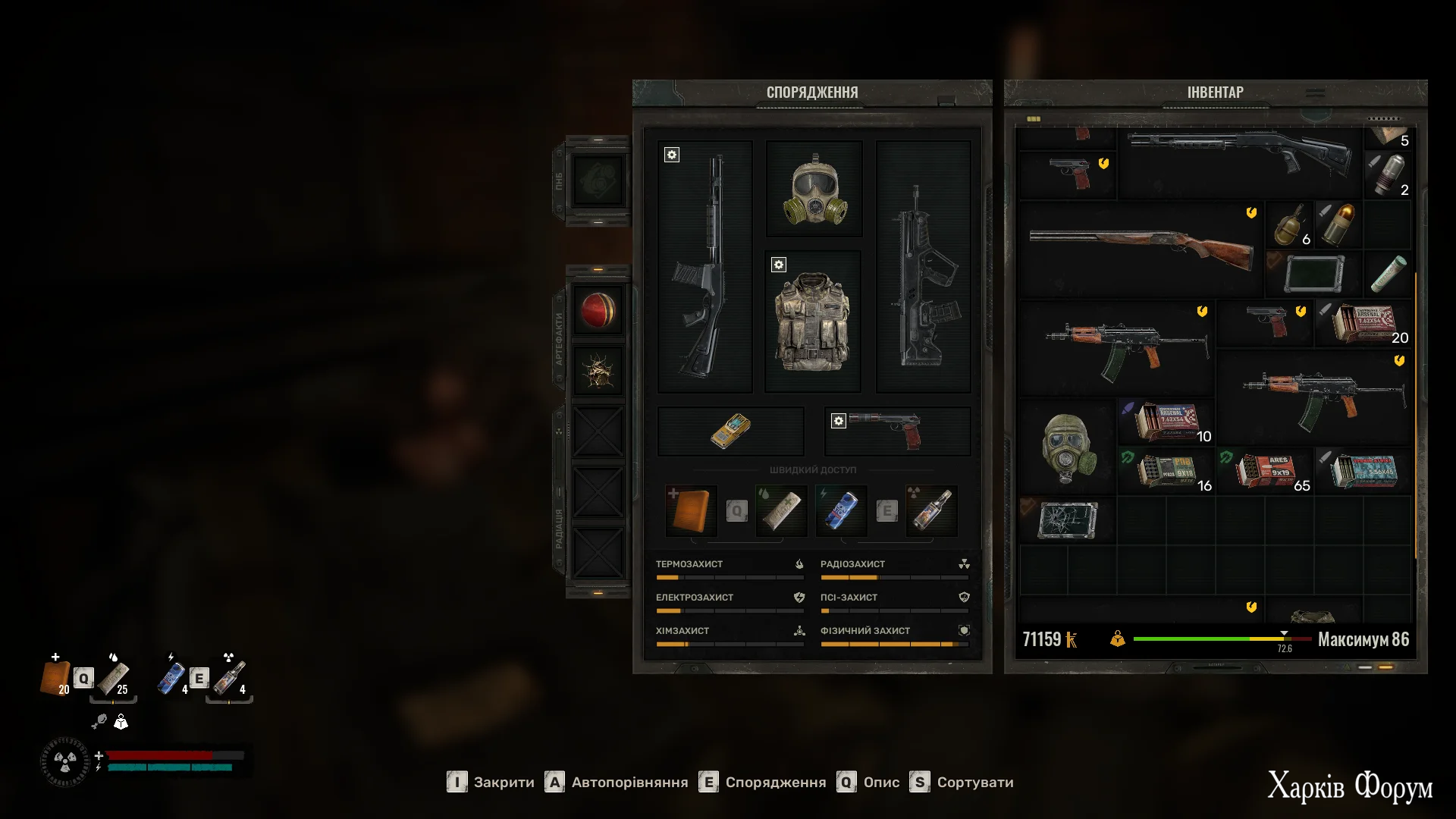Select the wooden double-barrel shotgun in inventory
The width and height of the screenshot is (1456, 819).
pyautogui.click(x=1141, y=249)
